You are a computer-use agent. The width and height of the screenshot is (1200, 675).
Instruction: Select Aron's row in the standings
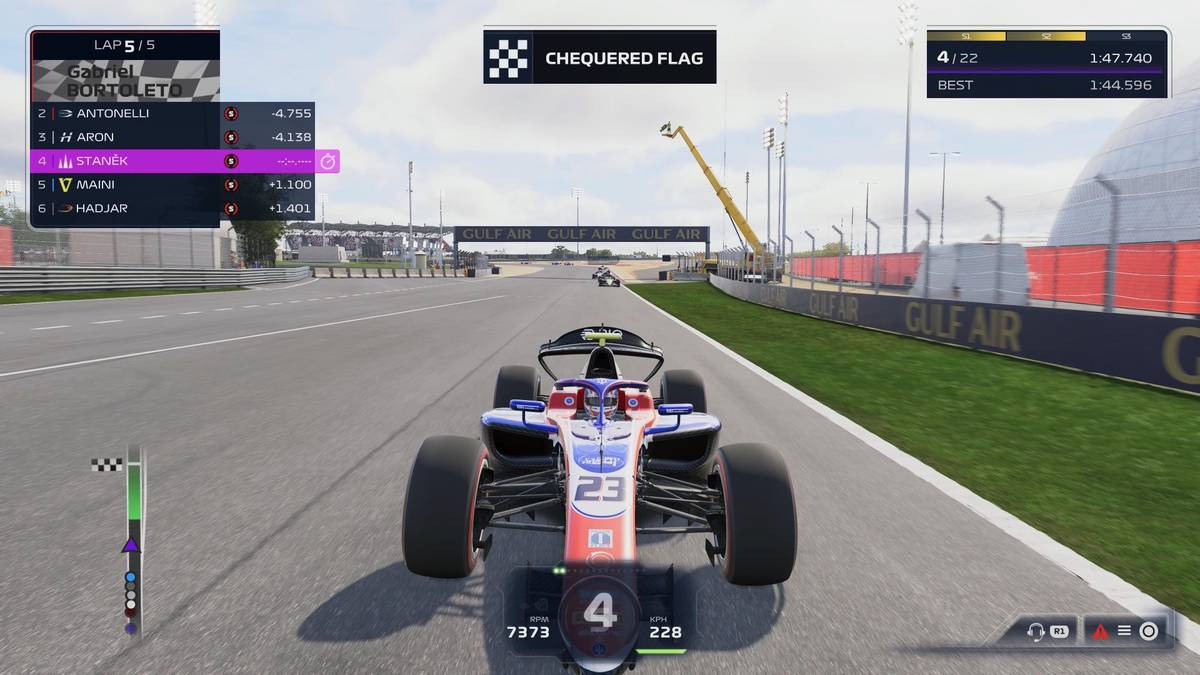pyautogui.click(x=170, y=137)
